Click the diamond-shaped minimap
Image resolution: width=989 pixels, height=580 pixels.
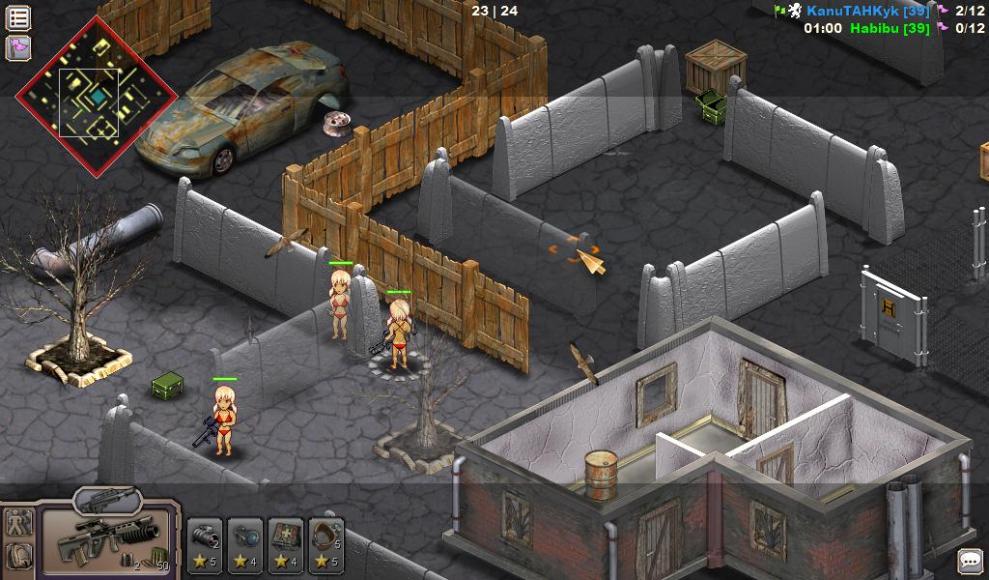(96, 96)
